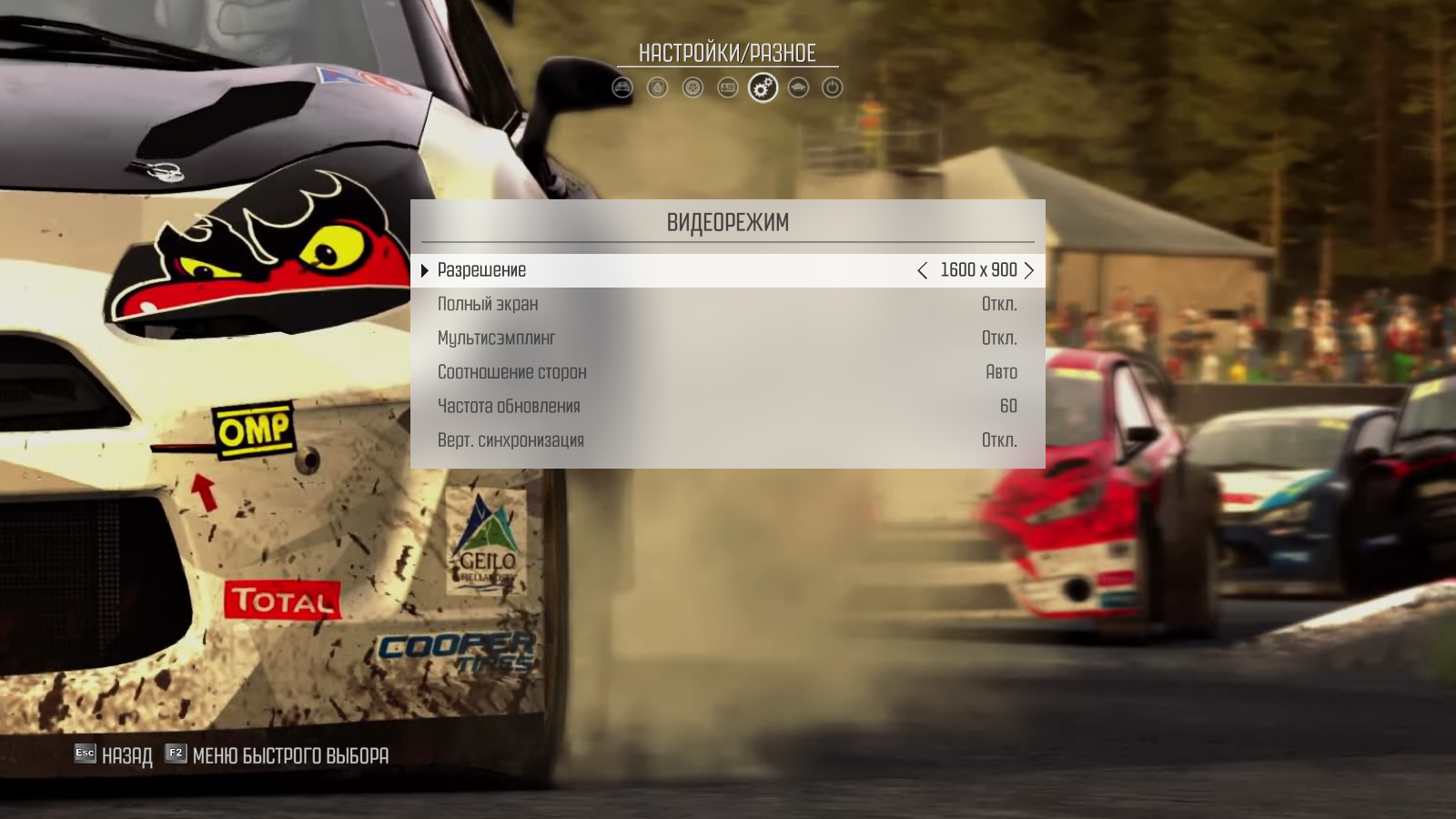1456x819 pixels.
Task: Select the Мультисэмплинг setting row
Action: click(727, 339)
